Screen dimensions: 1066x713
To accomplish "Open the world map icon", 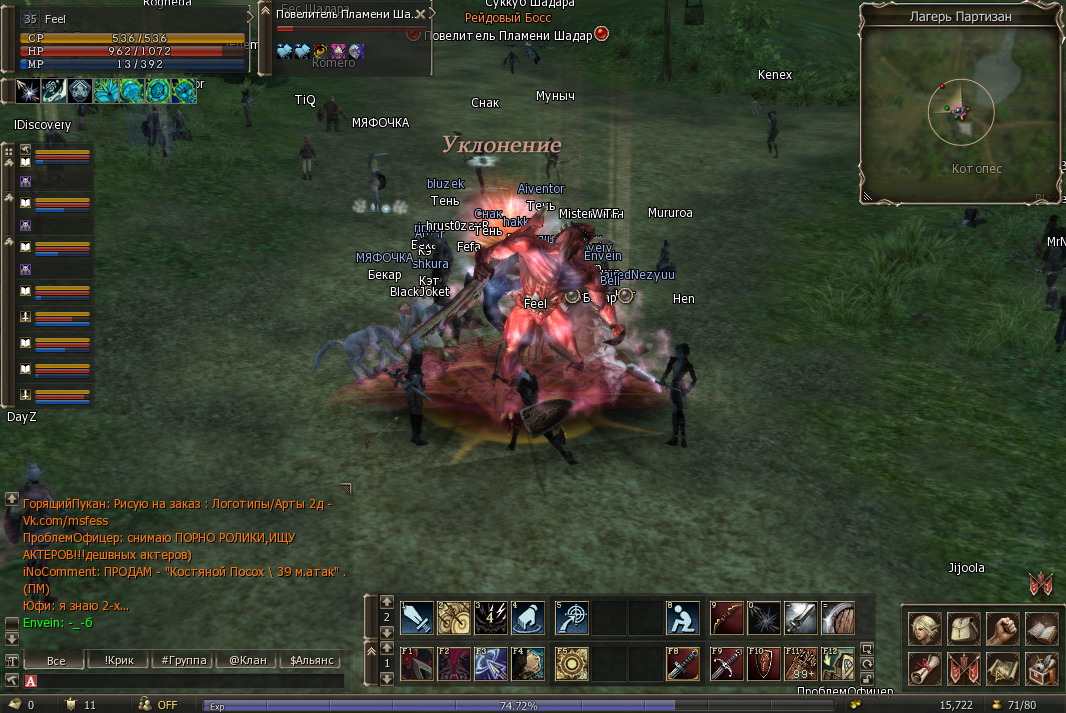I will tap(1003, 667).
